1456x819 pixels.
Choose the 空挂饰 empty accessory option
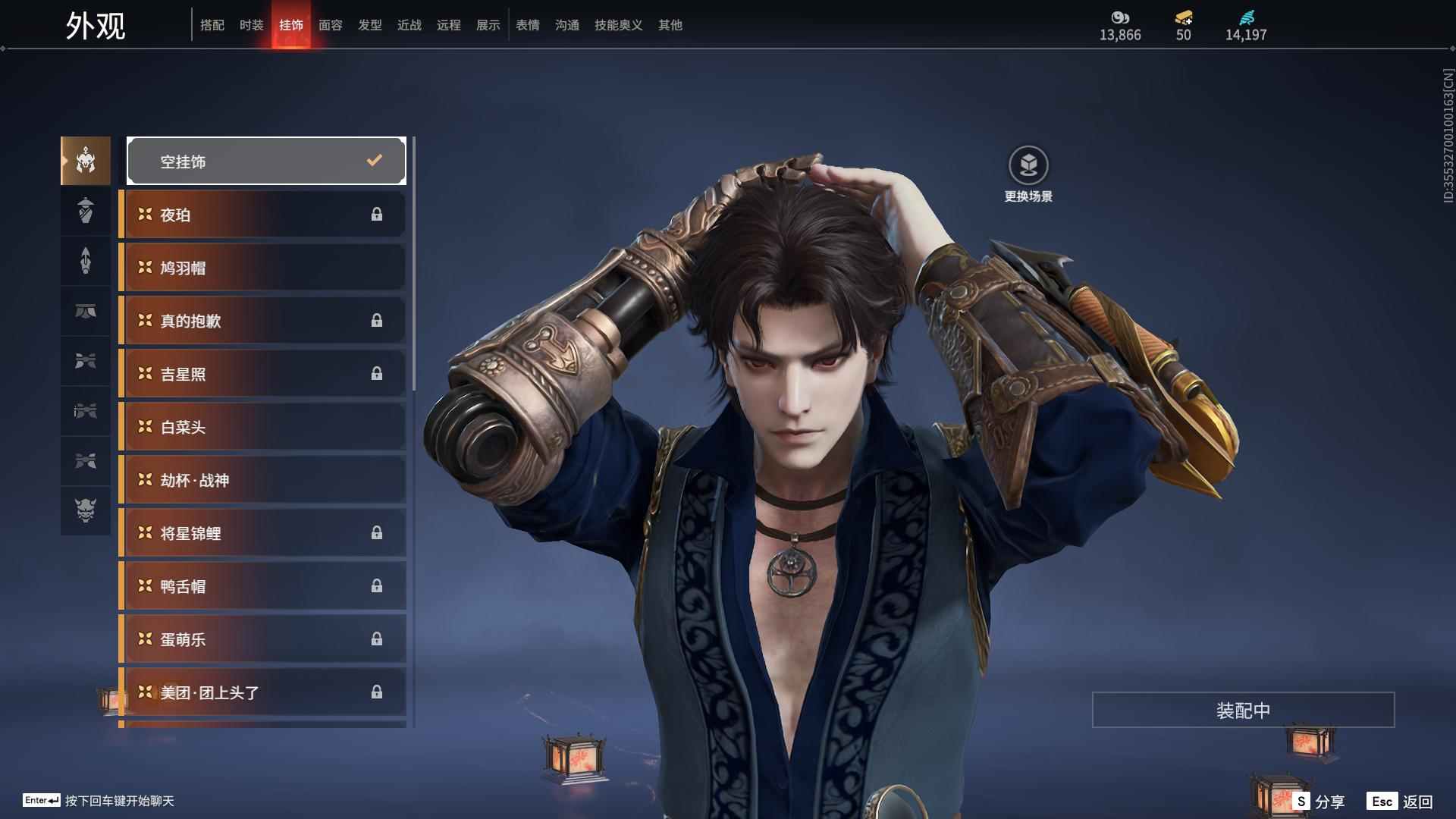coord(266,161)
